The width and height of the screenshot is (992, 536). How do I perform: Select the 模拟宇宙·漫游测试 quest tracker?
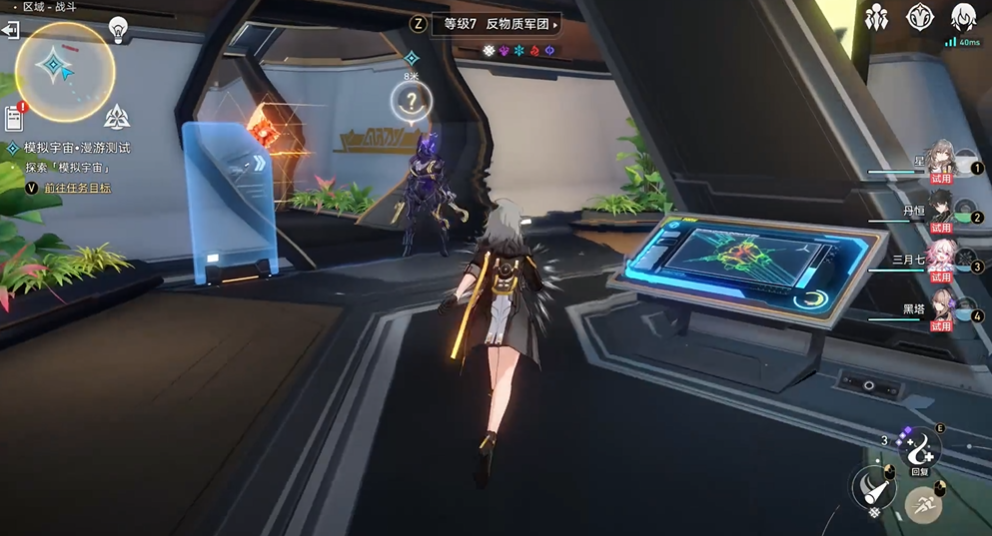click(x=78, y=148)
